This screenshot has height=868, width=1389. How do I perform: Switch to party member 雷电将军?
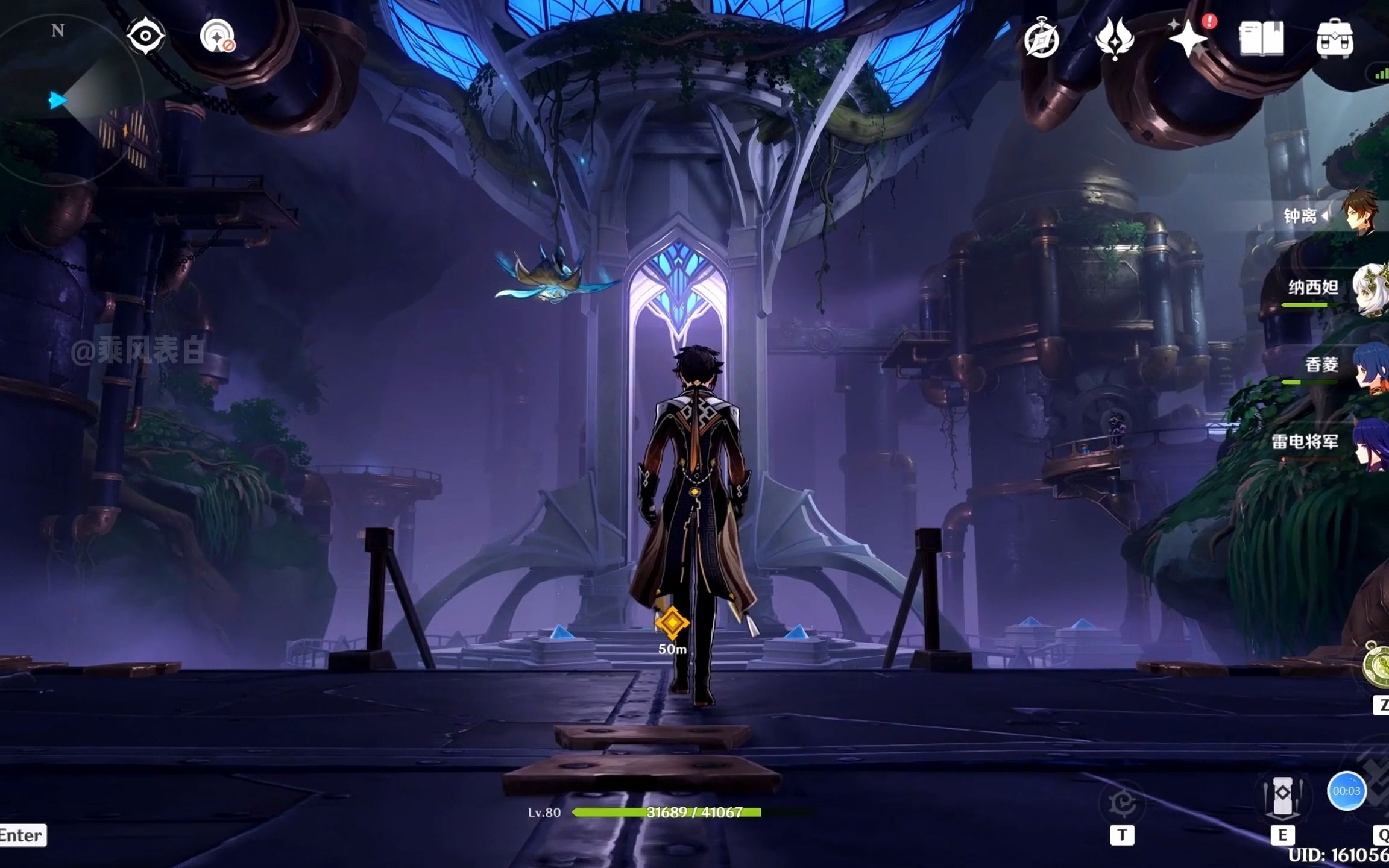click(x=1370, y=443)
